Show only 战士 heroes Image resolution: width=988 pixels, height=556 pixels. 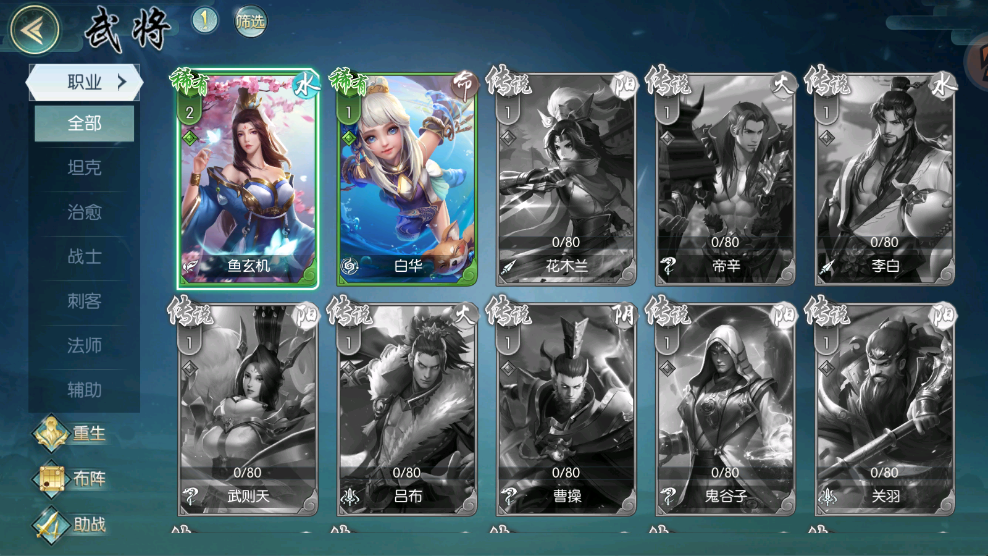coord(85,256)
